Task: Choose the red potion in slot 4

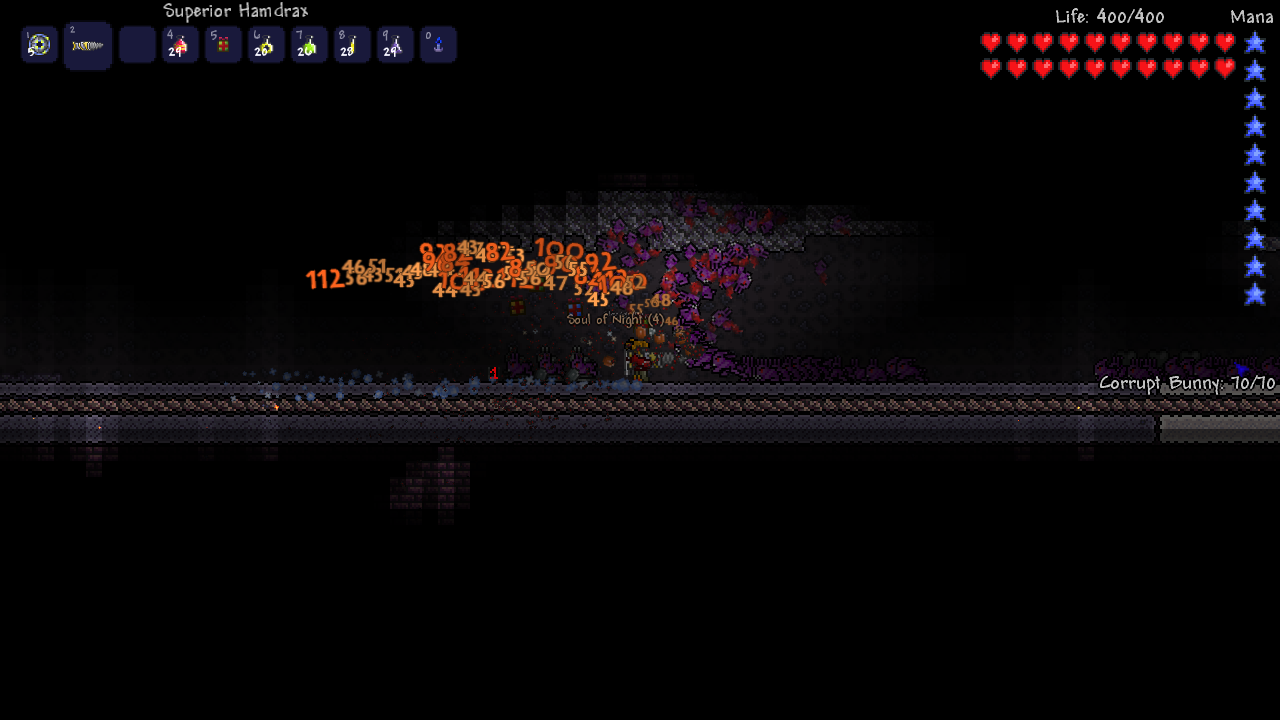Action: coord(180,45)
